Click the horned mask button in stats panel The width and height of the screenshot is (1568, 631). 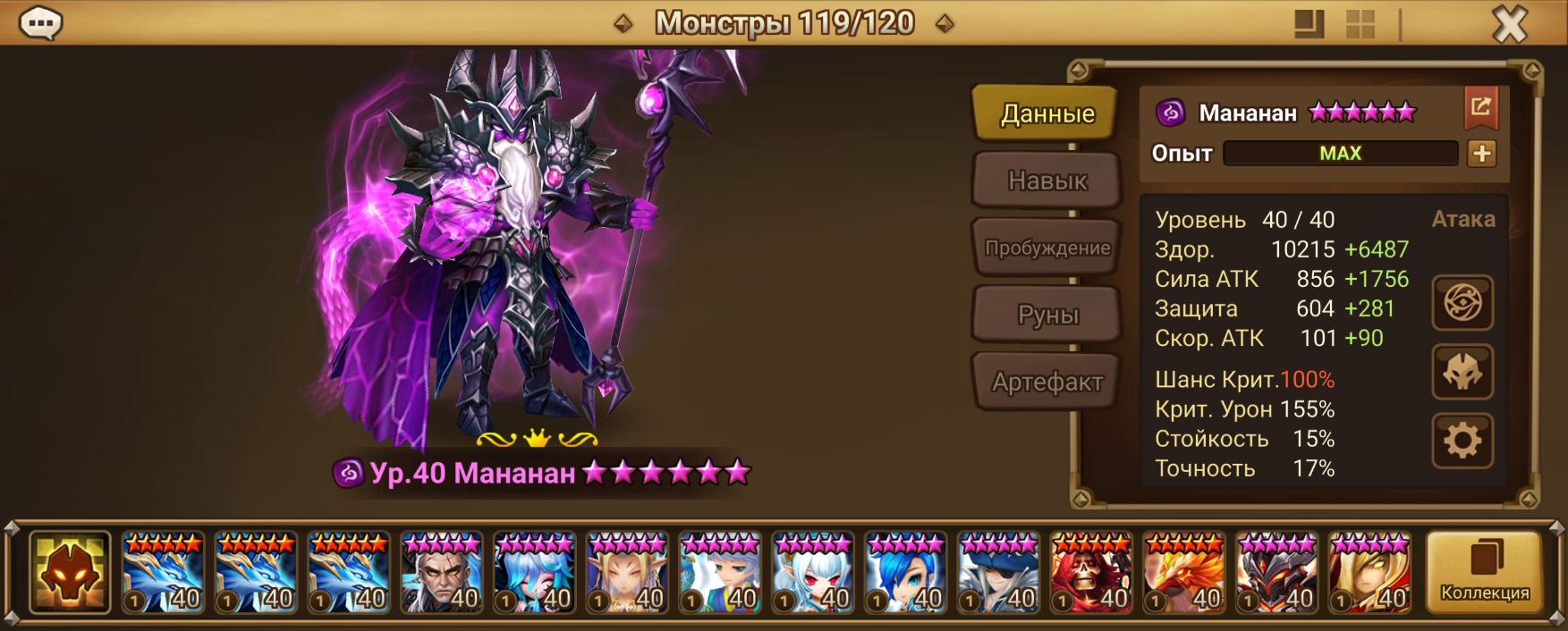click(x=1462, y=372)
